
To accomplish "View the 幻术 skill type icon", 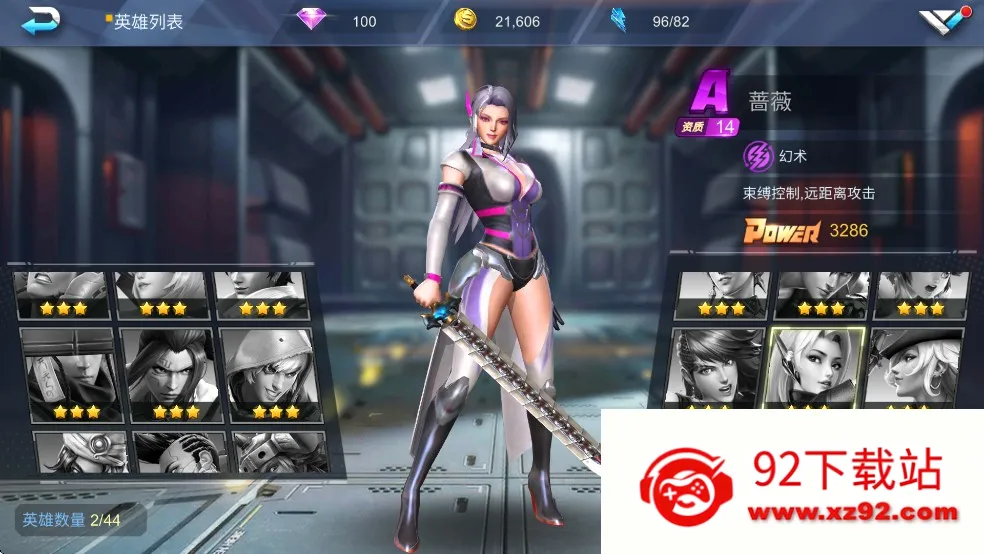I will tap(758, 156).
